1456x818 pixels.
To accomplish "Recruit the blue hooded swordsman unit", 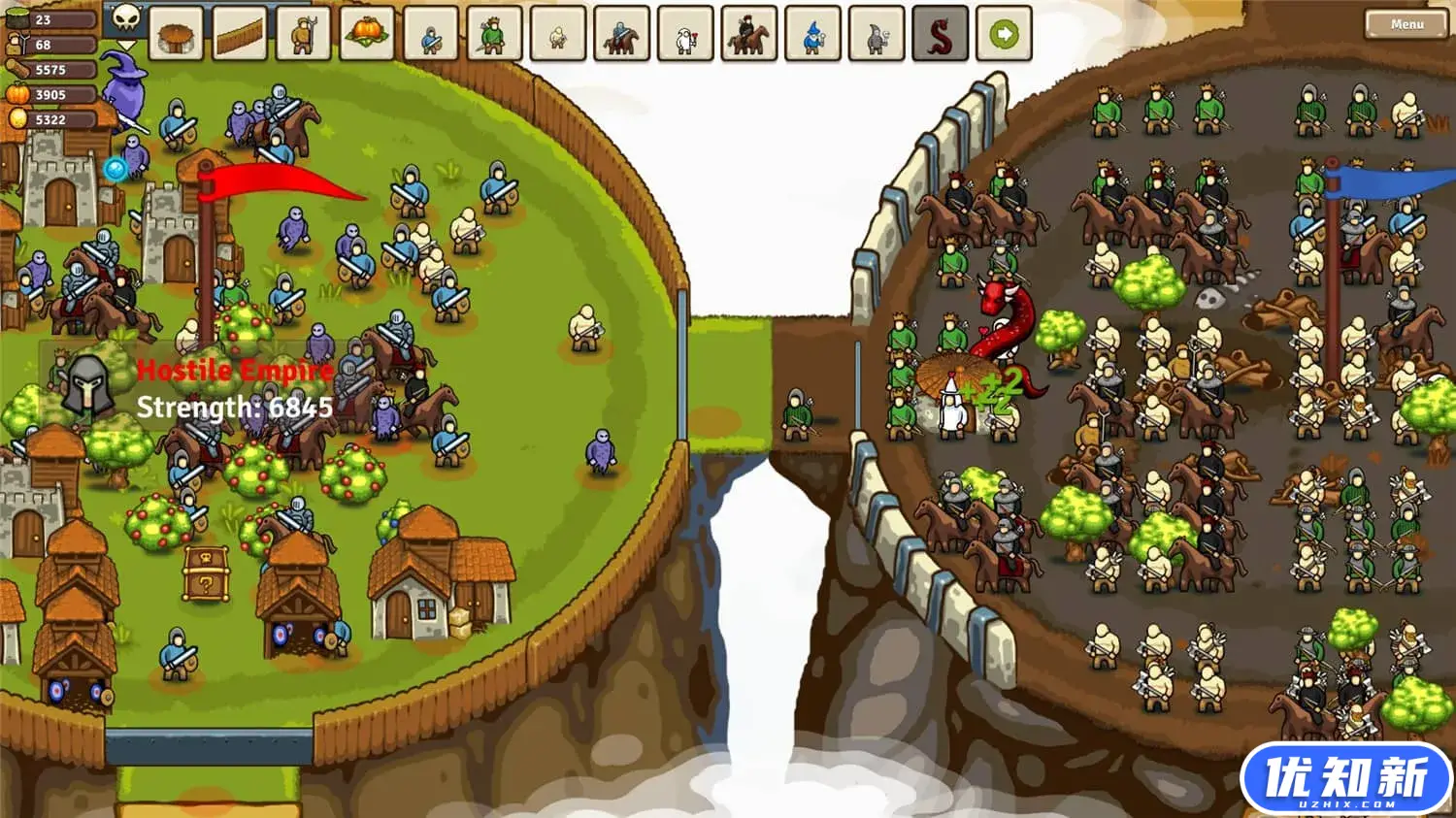I will click(431, 35).
